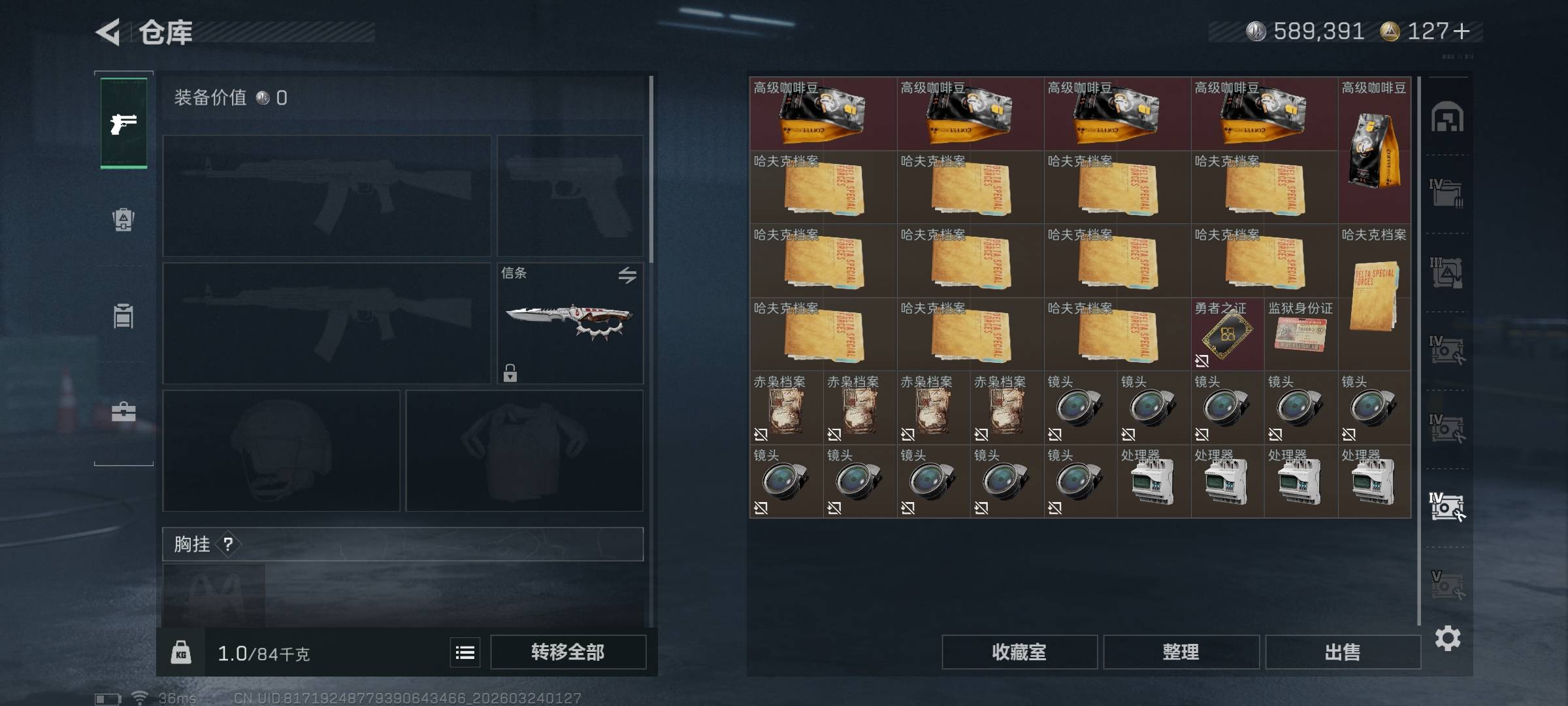The width and height of the screenshot is (1568, 706).
Task: Swap the 信条 melee weapon via arrows icon
Action: [627, 275]
